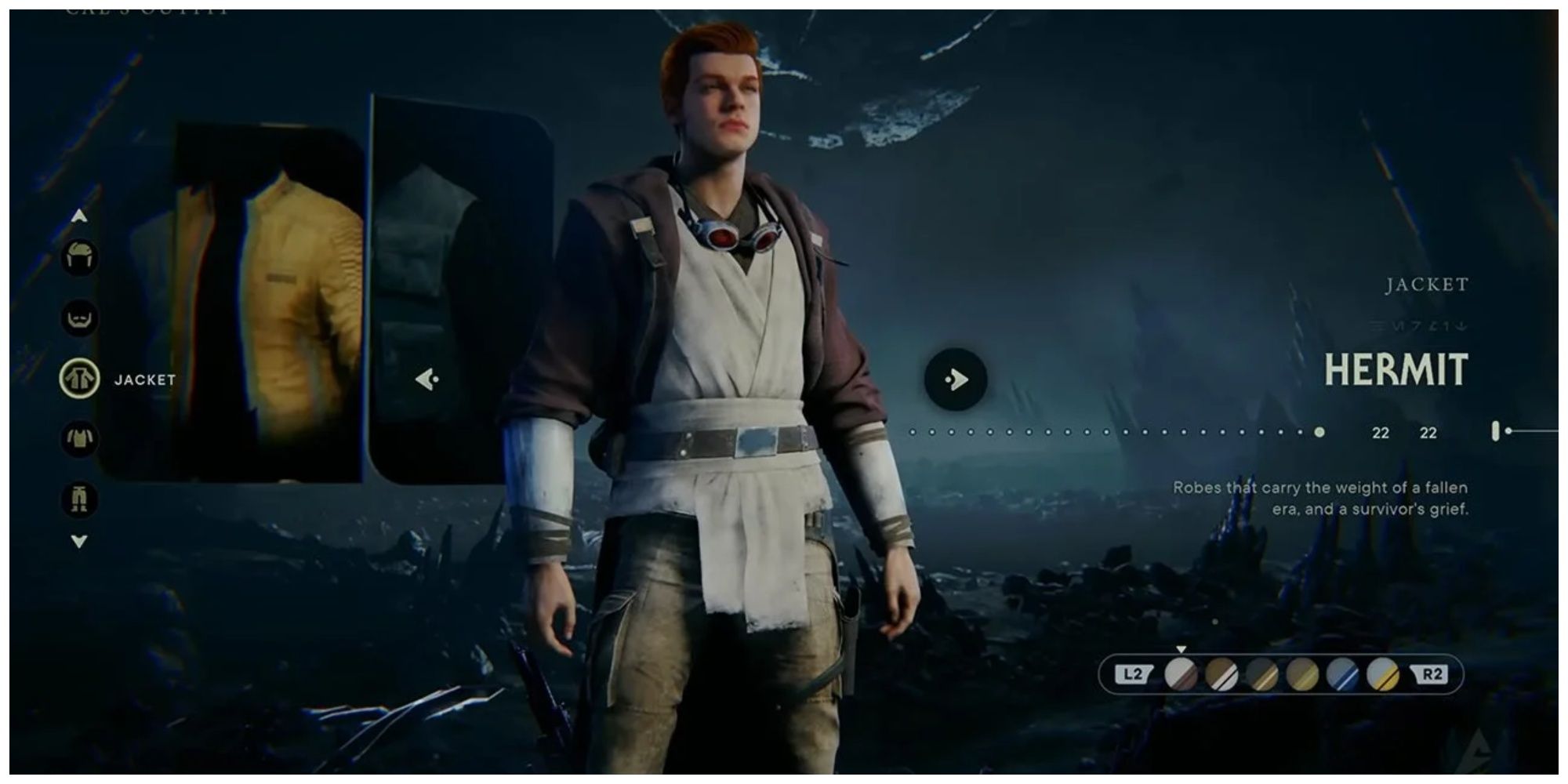Open the color palette selector indicated by the triangle
This screenshot has height=784, width=1568.
[1181, 649]
